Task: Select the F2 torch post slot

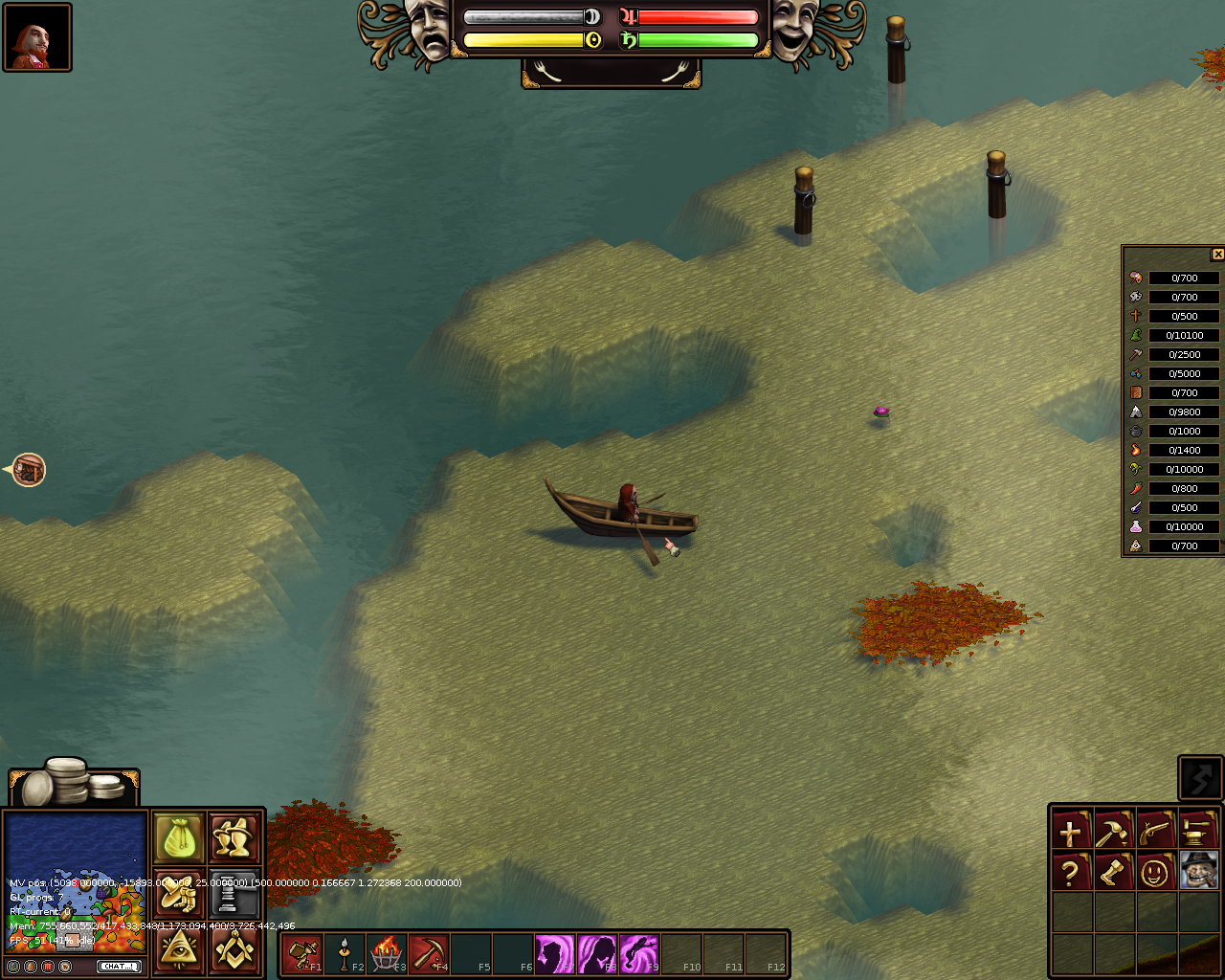Action: pyautogui.click(x=345, y=953)
